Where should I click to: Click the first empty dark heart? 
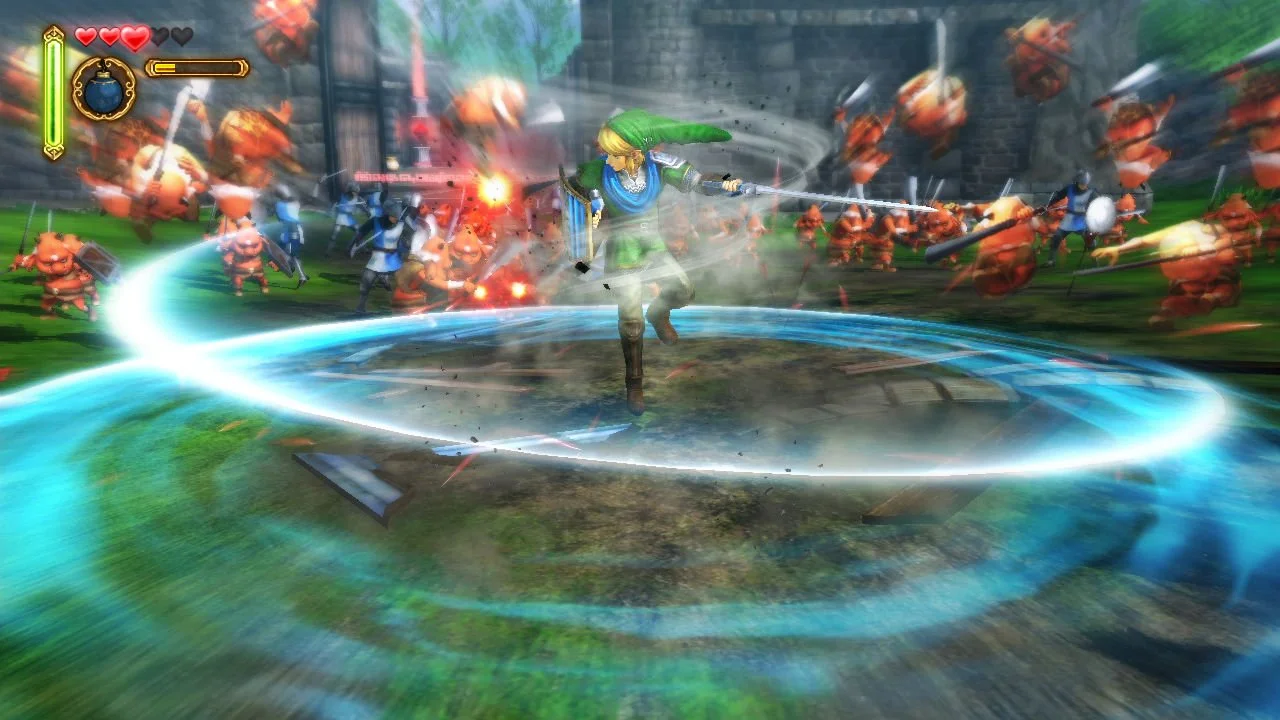(160, 35)
